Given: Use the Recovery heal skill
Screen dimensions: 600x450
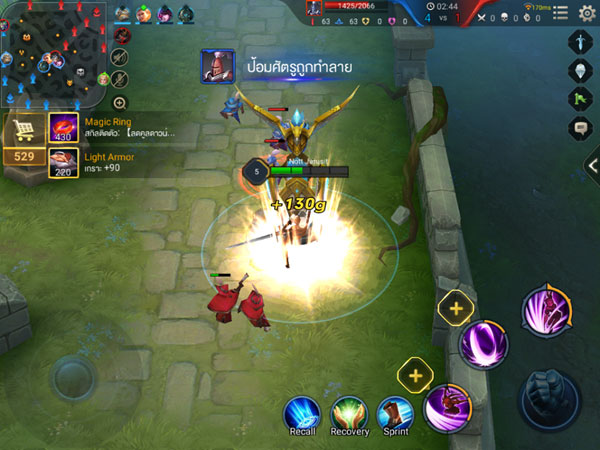Looking at the screenshot, I should [x=350, y=413].
